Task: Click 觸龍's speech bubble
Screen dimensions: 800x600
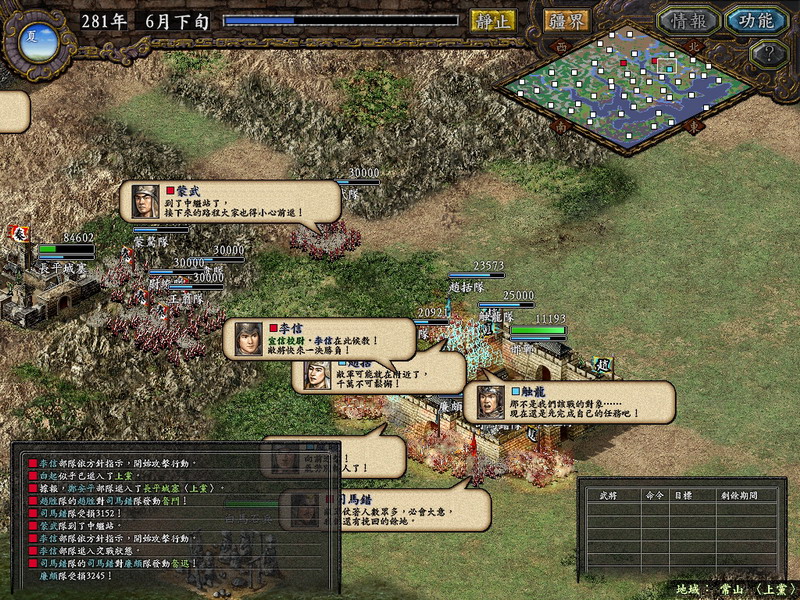Action: click(x=568, y=401)
